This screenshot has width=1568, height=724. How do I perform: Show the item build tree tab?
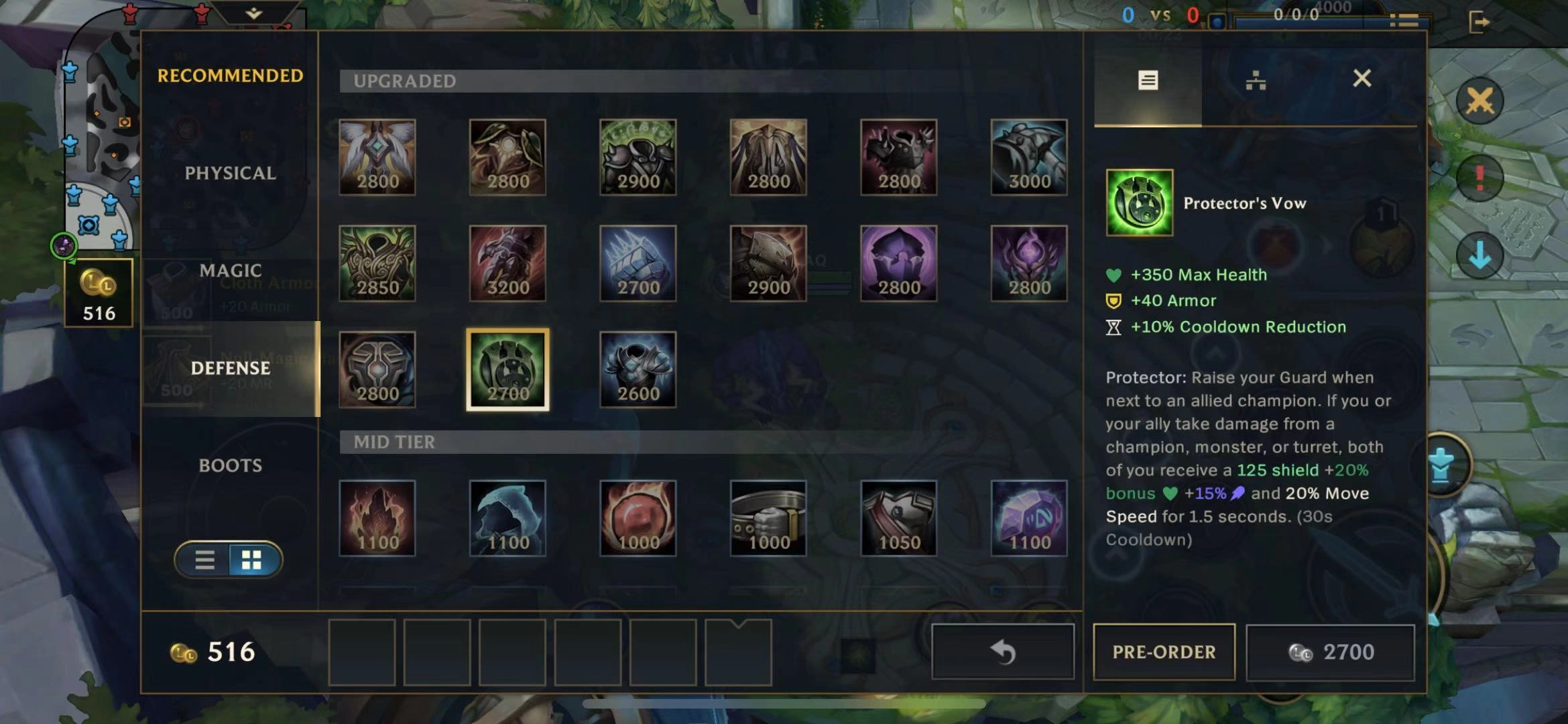[x=1255, y=81]
